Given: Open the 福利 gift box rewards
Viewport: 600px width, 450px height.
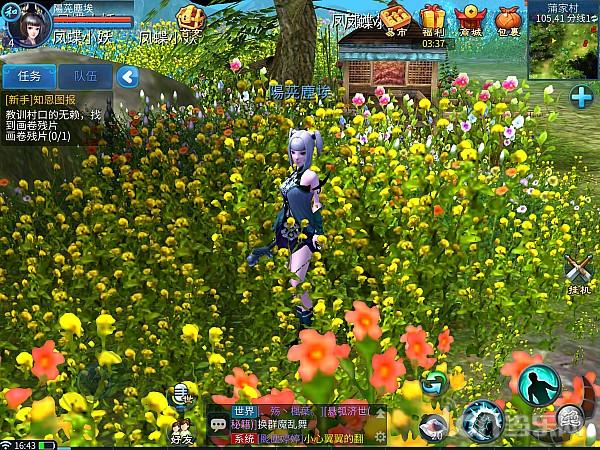Looking at the screenshot, I should (433, 20).
